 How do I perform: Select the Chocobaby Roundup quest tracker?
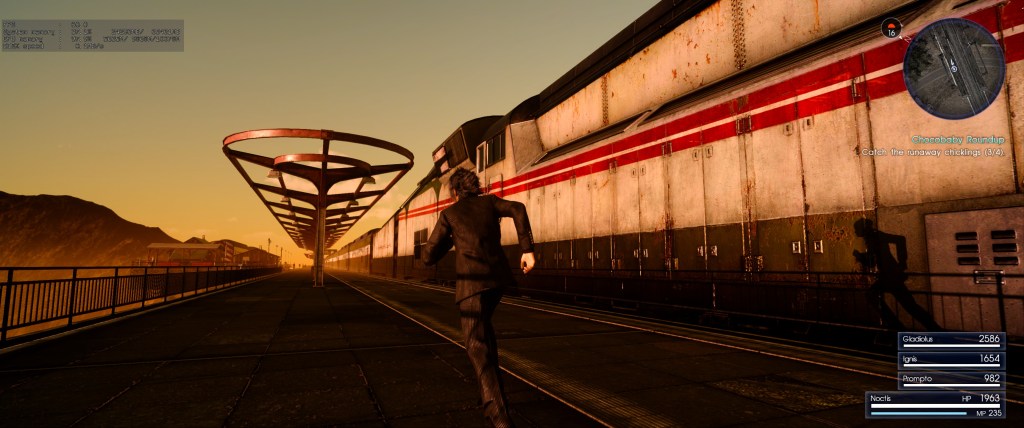click(x=957, y=140)
